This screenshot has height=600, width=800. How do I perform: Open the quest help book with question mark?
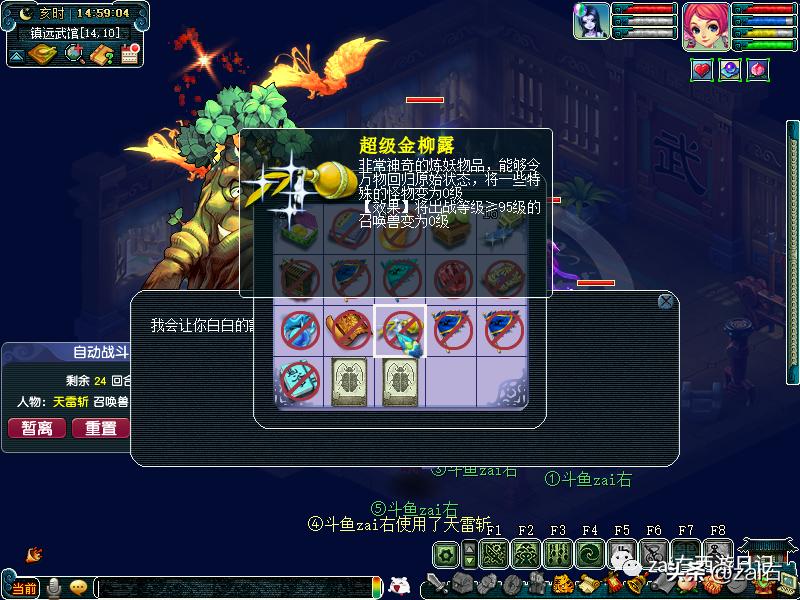102,54
